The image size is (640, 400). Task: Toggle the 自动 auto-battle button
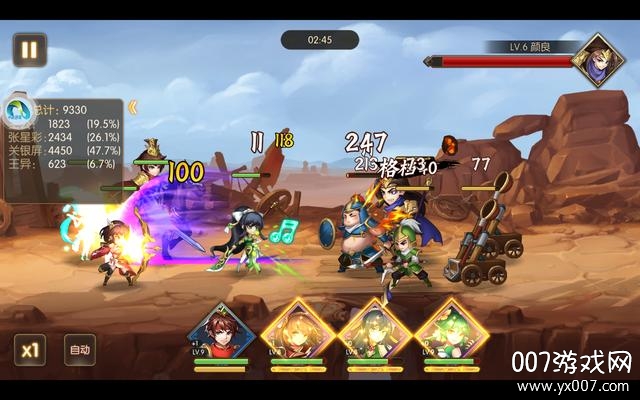(x=80, y=350)
